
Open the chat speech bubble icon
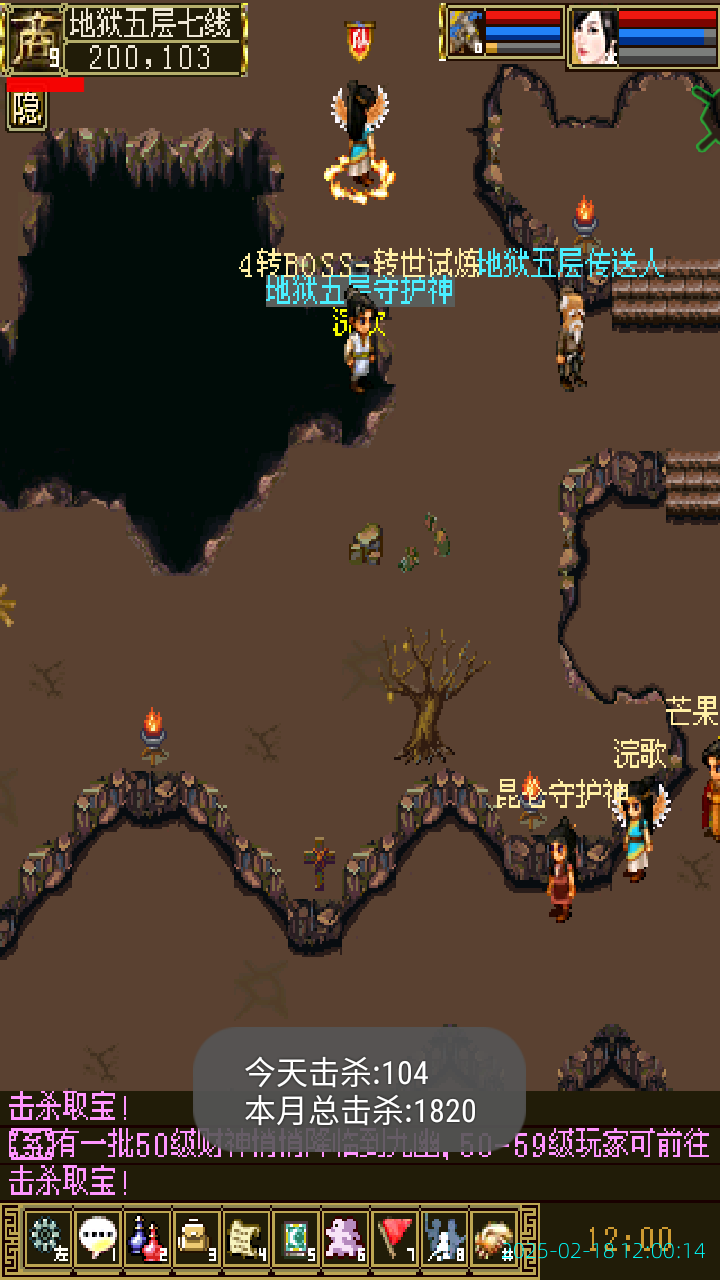pyautogui.click(x=97, y=1239)
